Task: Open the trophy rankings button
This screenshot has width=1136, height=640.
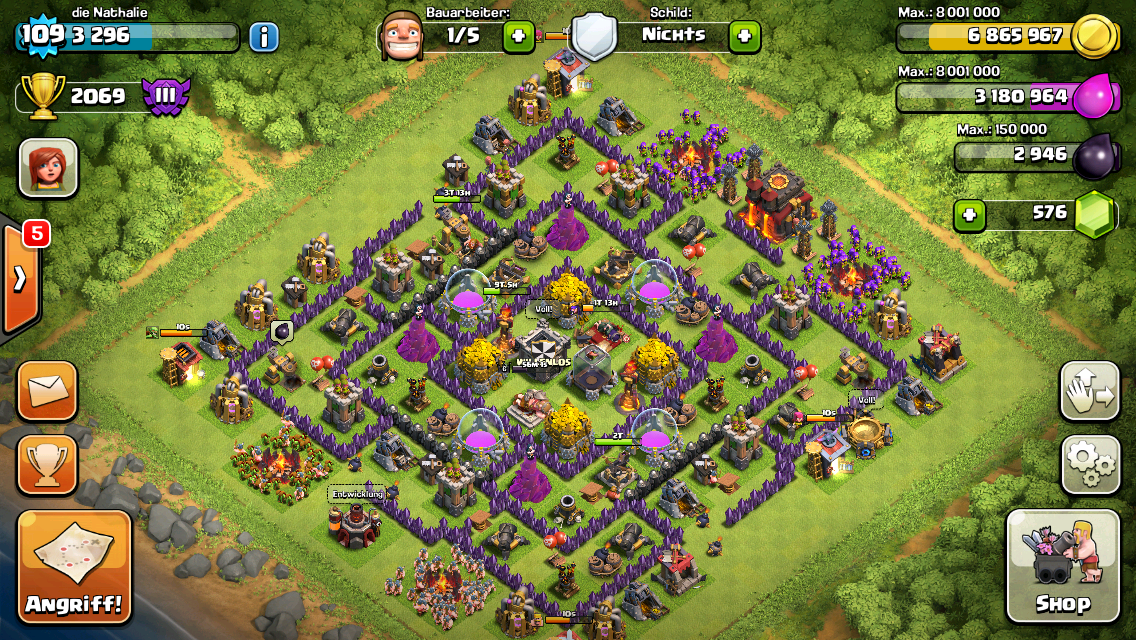Action: [47, 464]
